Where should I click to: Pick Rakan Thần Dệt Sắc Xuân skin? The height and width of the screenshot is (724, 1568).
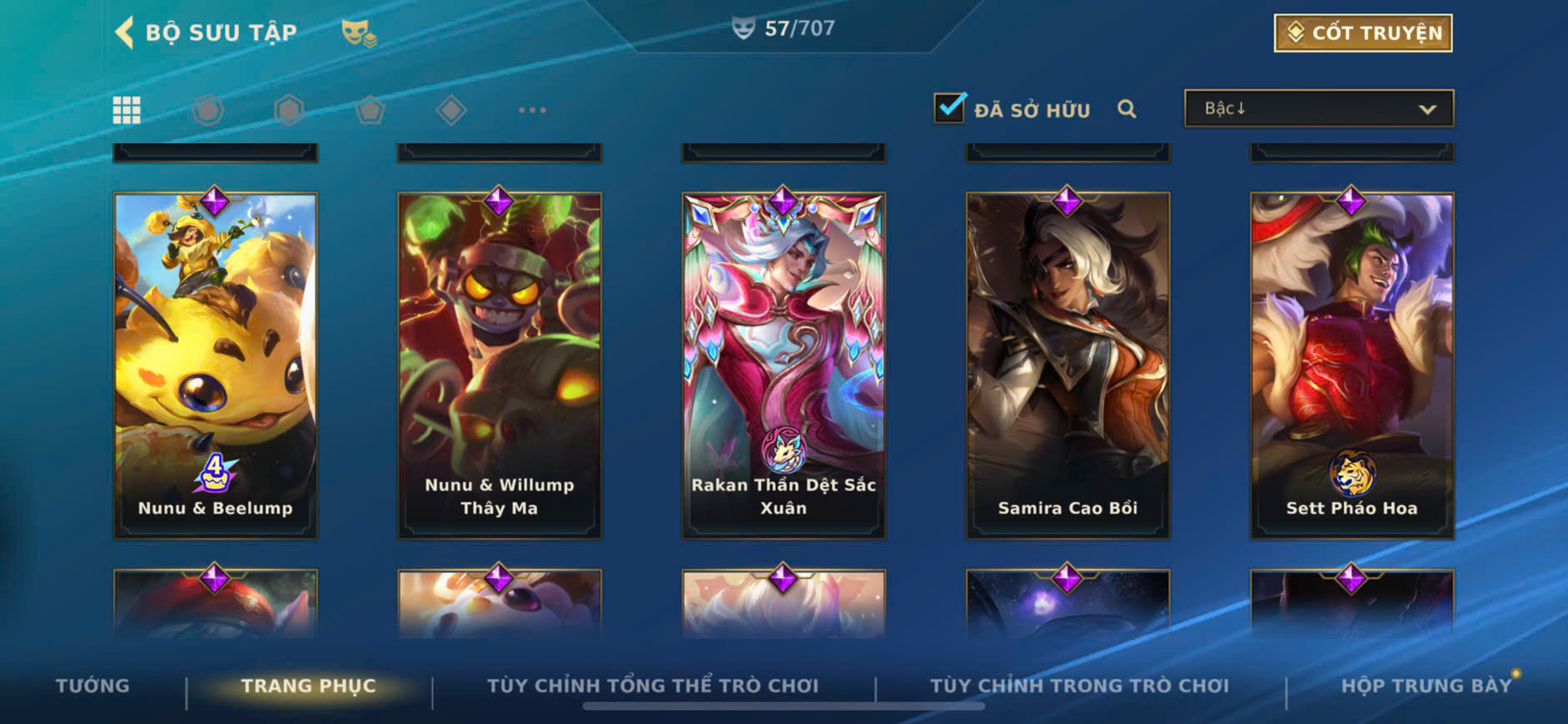(784, 365)
